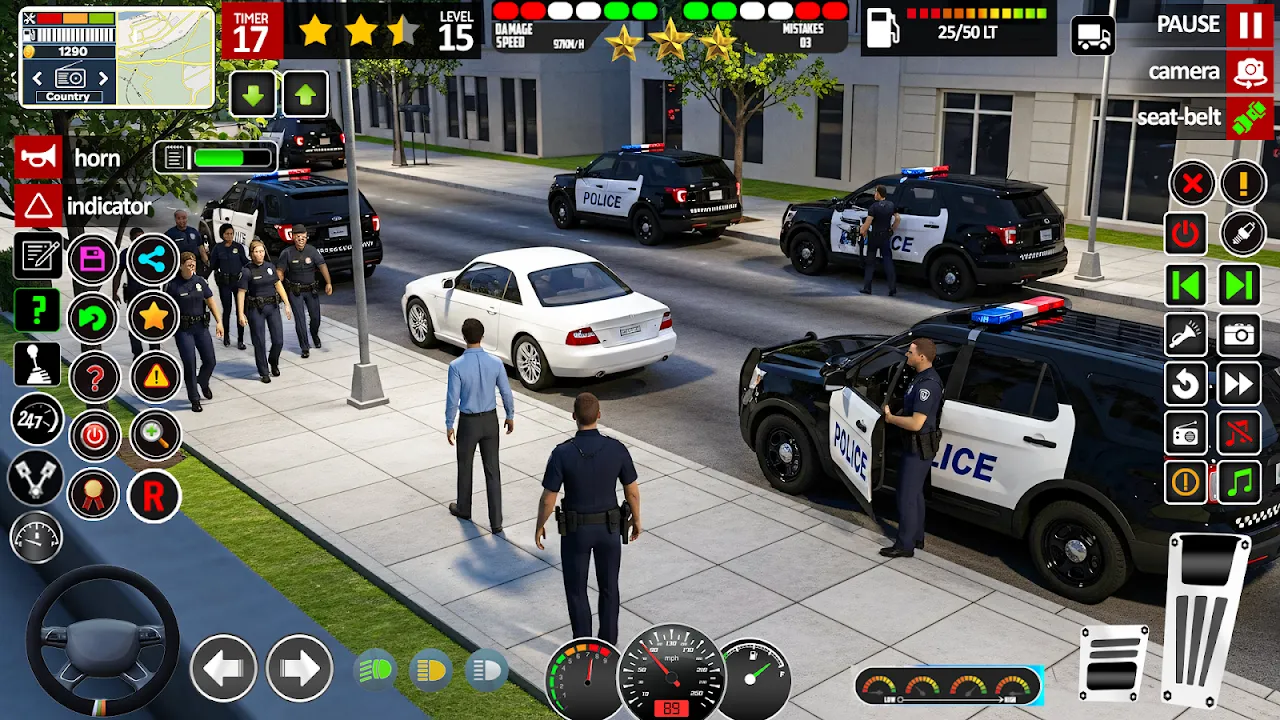Tap the white camera snapshot icon
Image resolution: width=1280 pixels, height=720 pixels.
pyautogui.click(x=1239, y=335)
